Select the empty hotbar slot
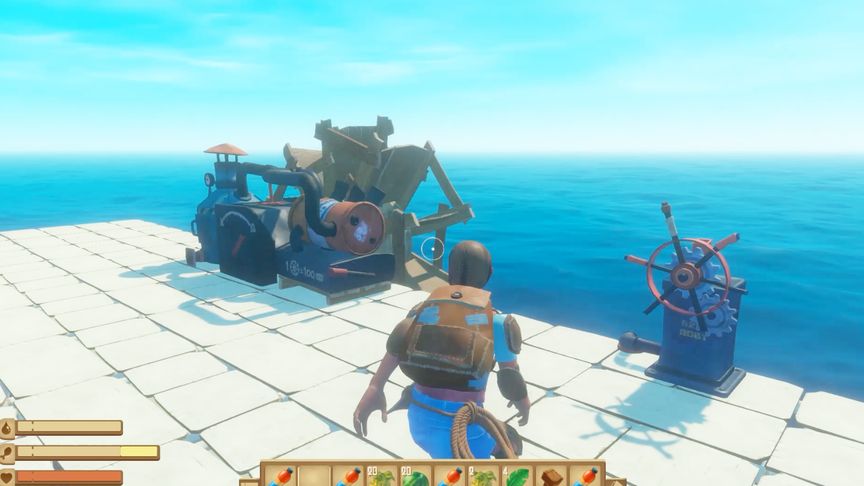 314,476
